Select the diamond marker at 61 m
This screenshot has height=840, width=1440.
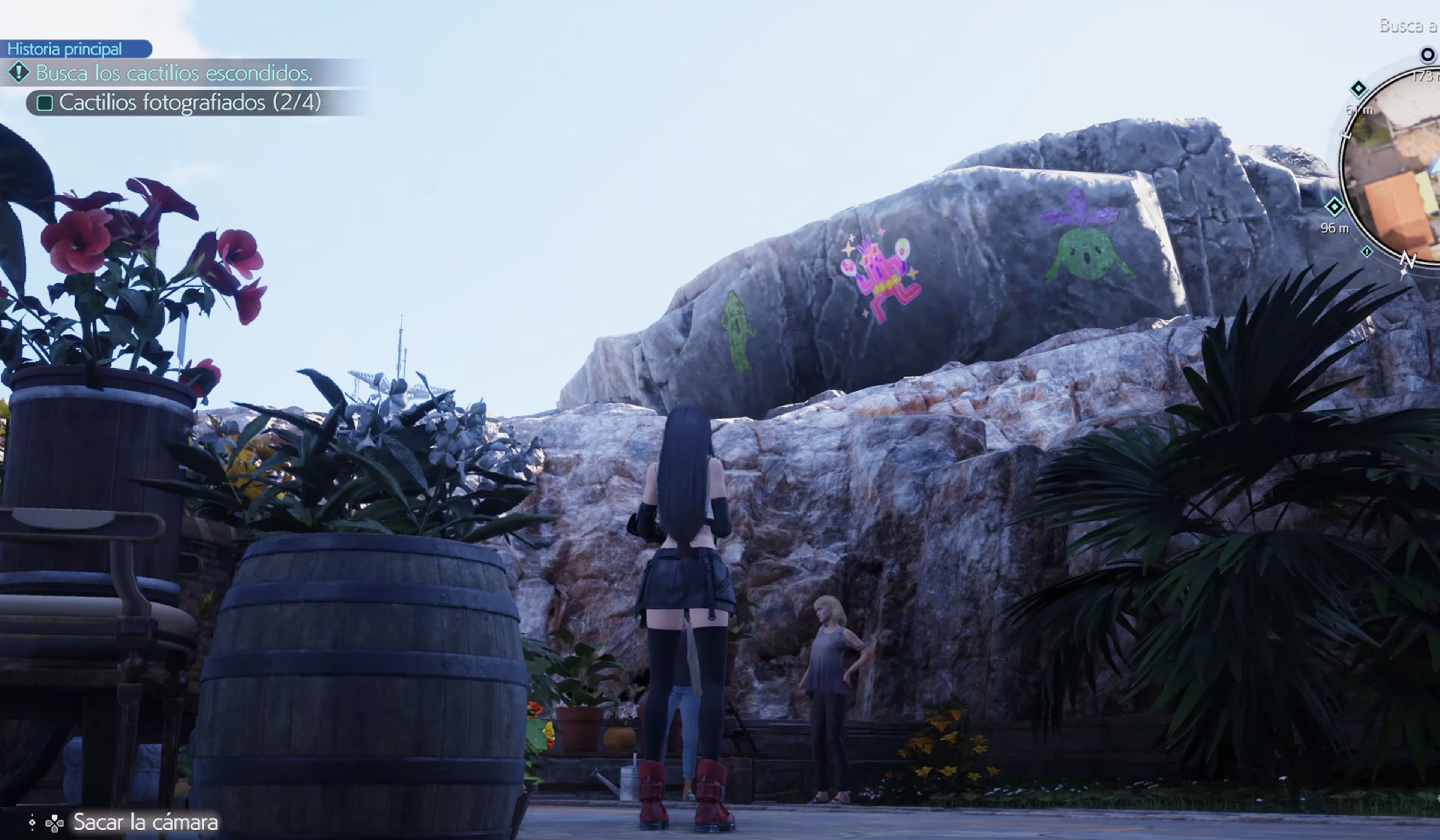(x=1358, y=88)
